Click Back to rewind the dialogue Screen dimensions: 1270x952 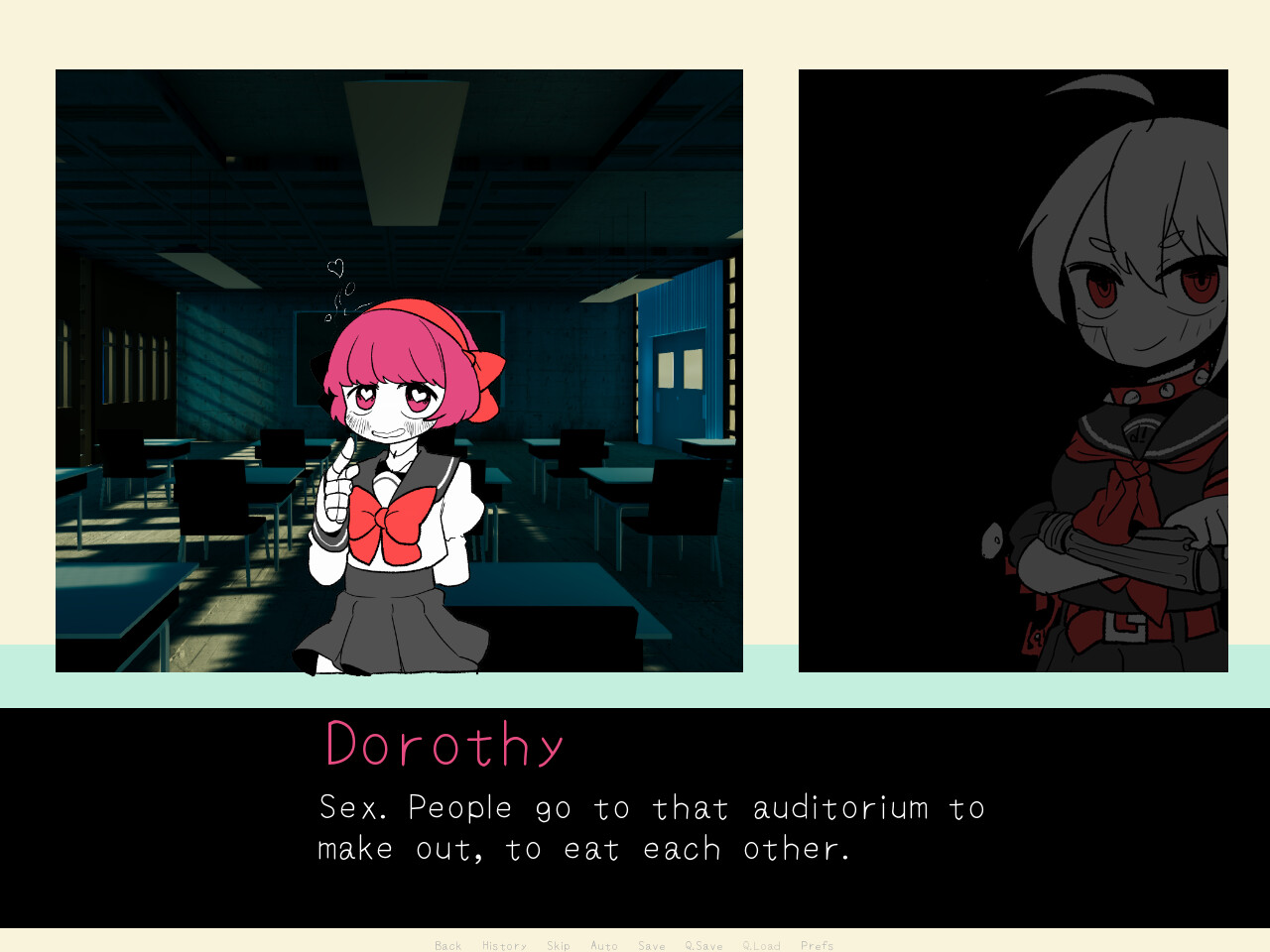[x=447, y=945]
